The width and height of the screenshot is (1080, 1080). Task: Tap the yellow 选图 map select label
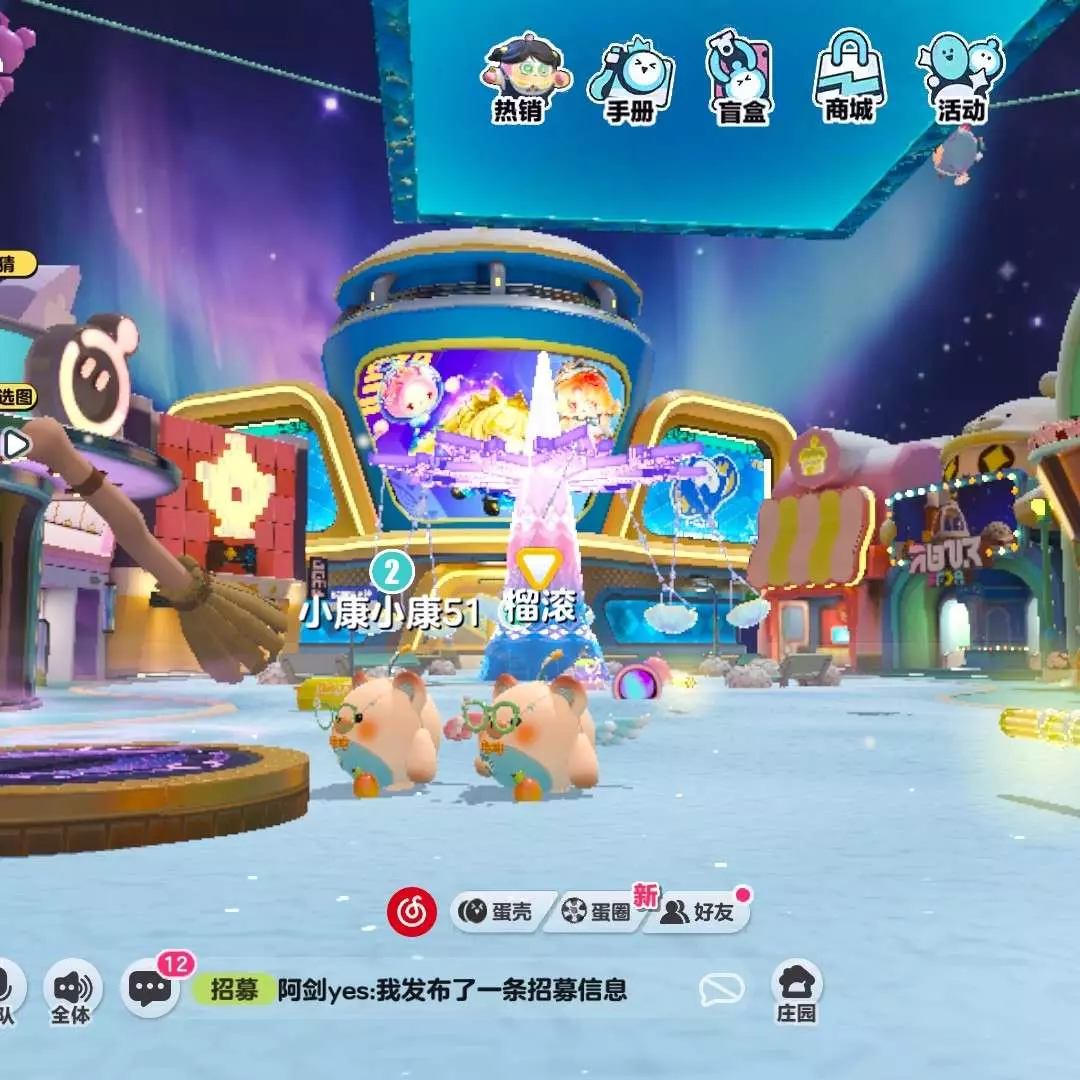[x=16, y=397]
